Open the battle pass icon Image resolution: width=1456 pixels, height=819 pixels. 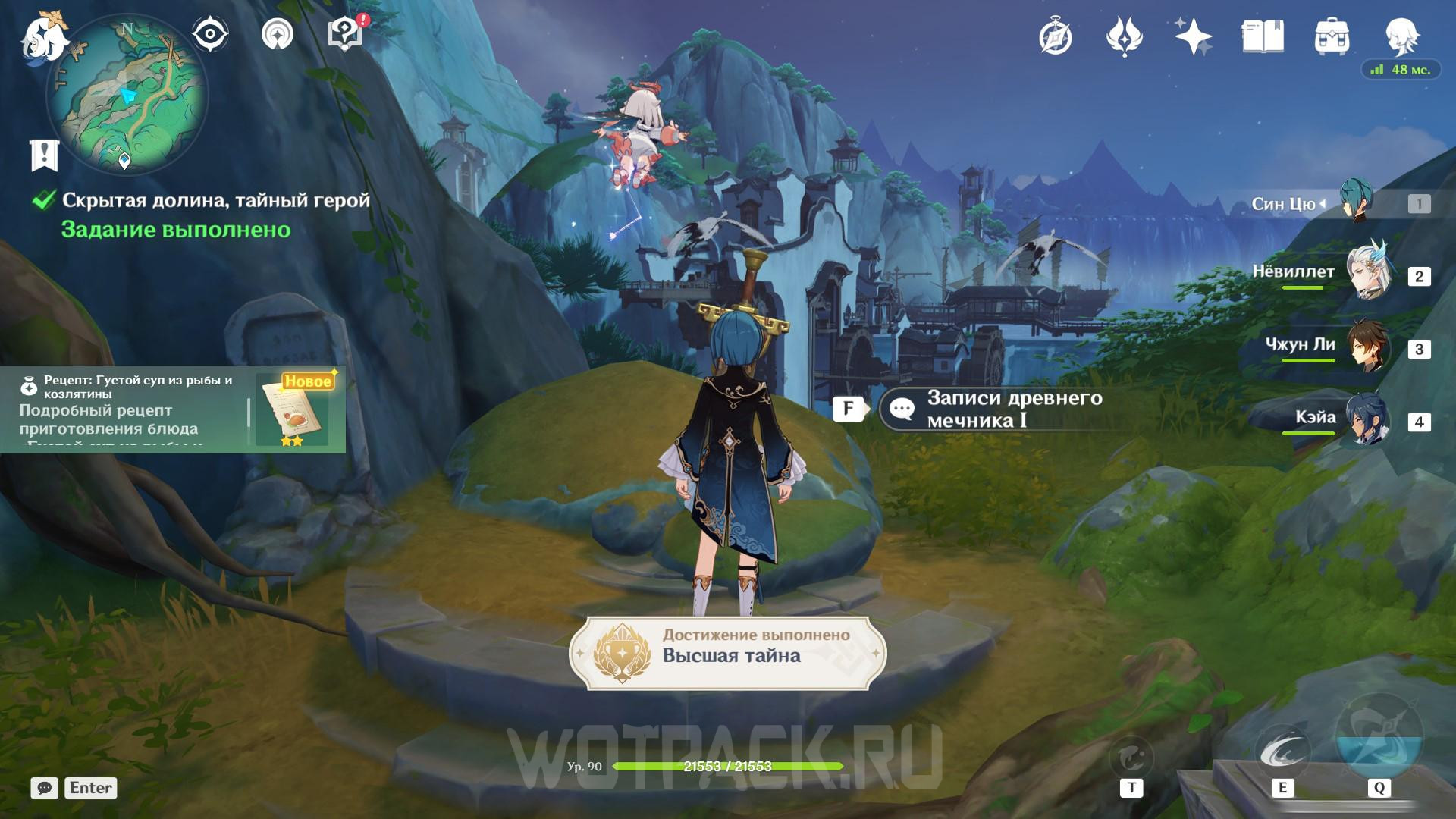(x=1125, y=36)
